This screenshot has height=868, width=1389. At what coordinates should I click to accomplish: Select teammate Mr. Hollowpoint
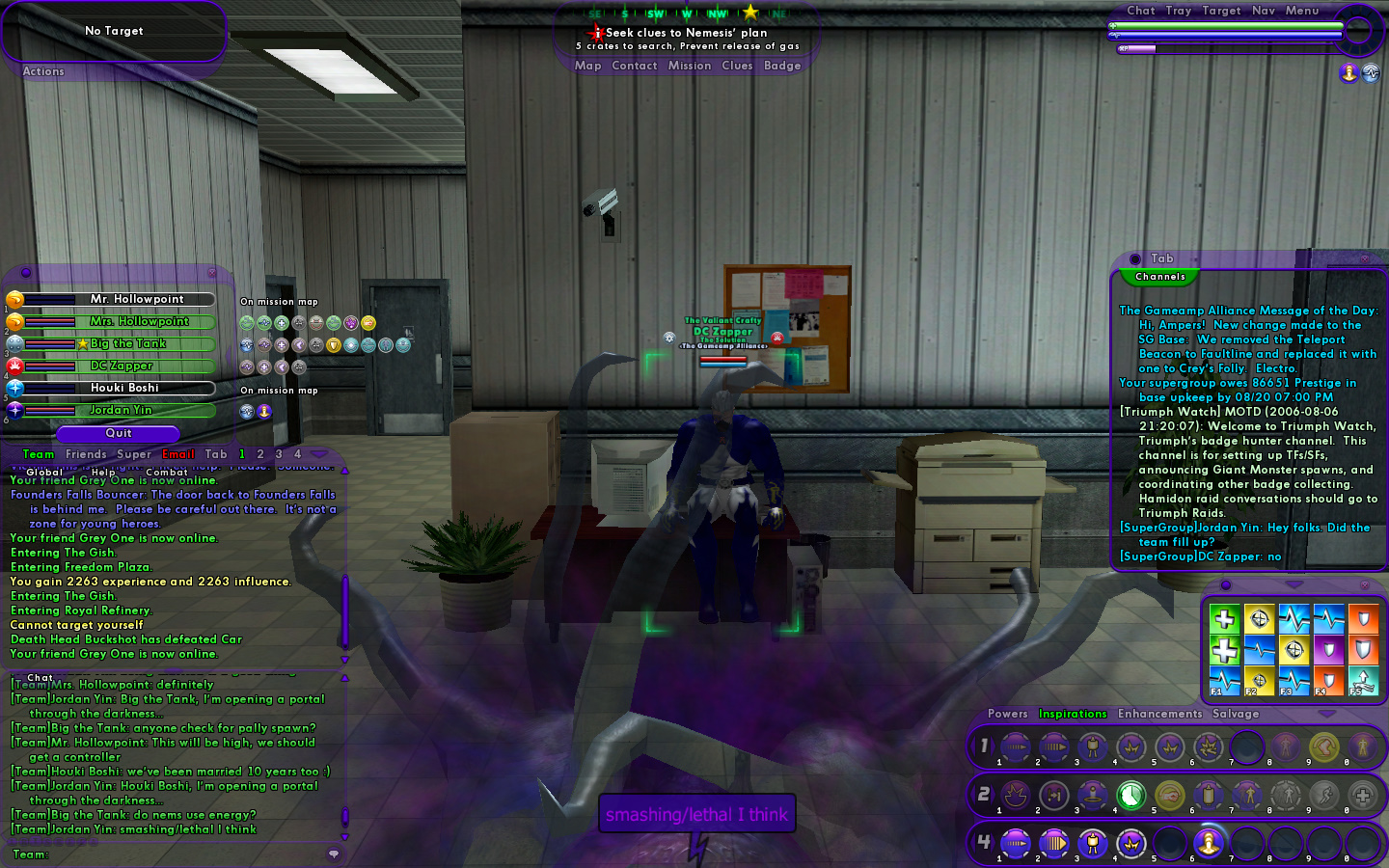tap(136, 299)
